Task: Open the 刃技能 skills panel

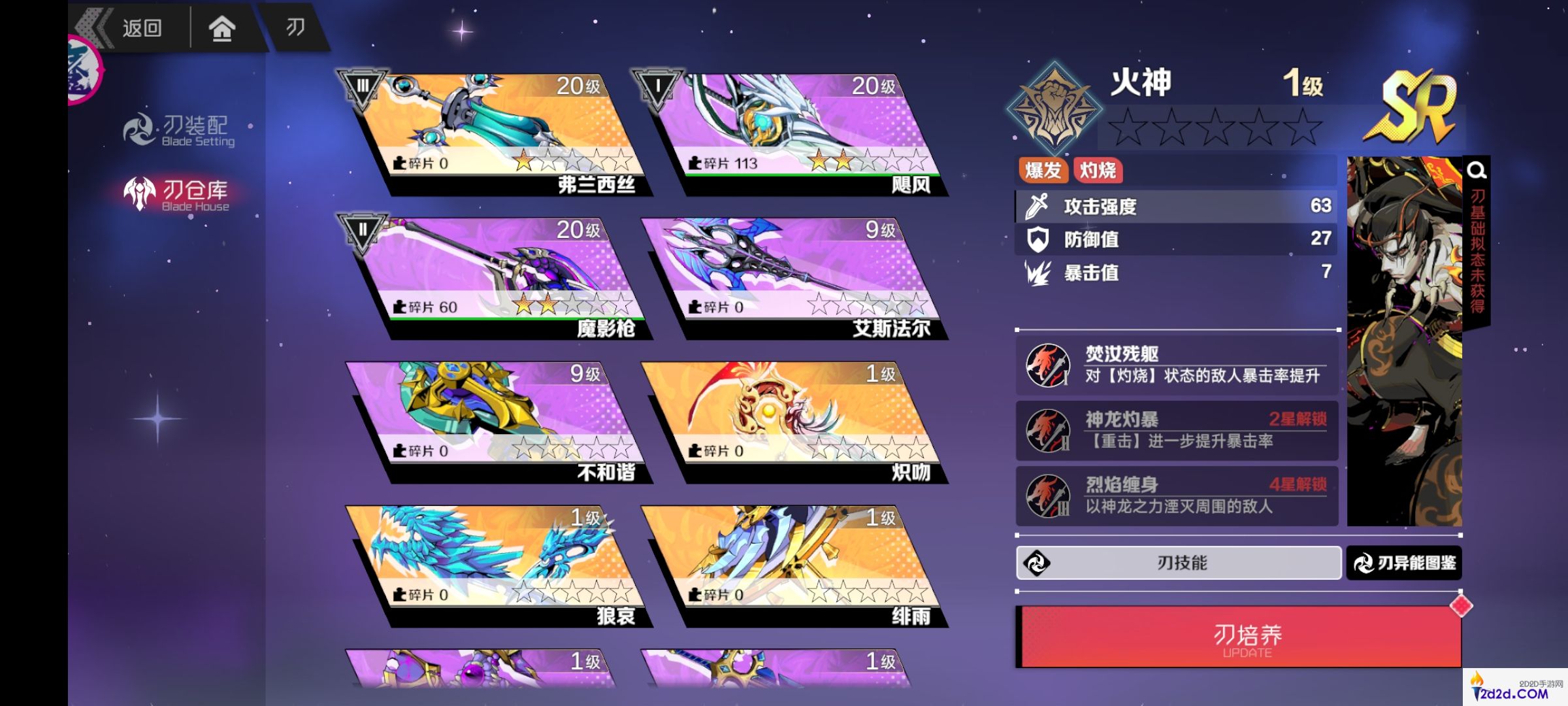Action: pyautogui.click(x=1179, y=563)
